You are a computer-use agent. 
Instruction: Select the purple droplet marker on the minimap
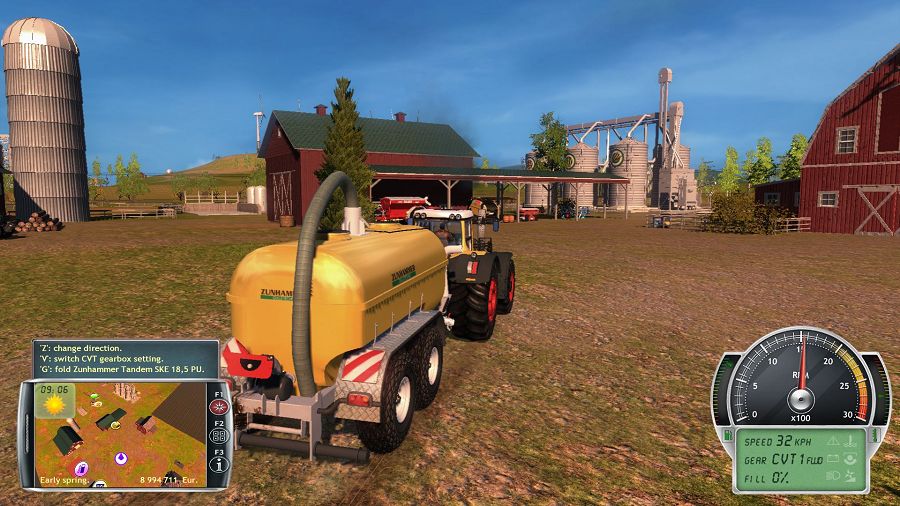point(122,459)
